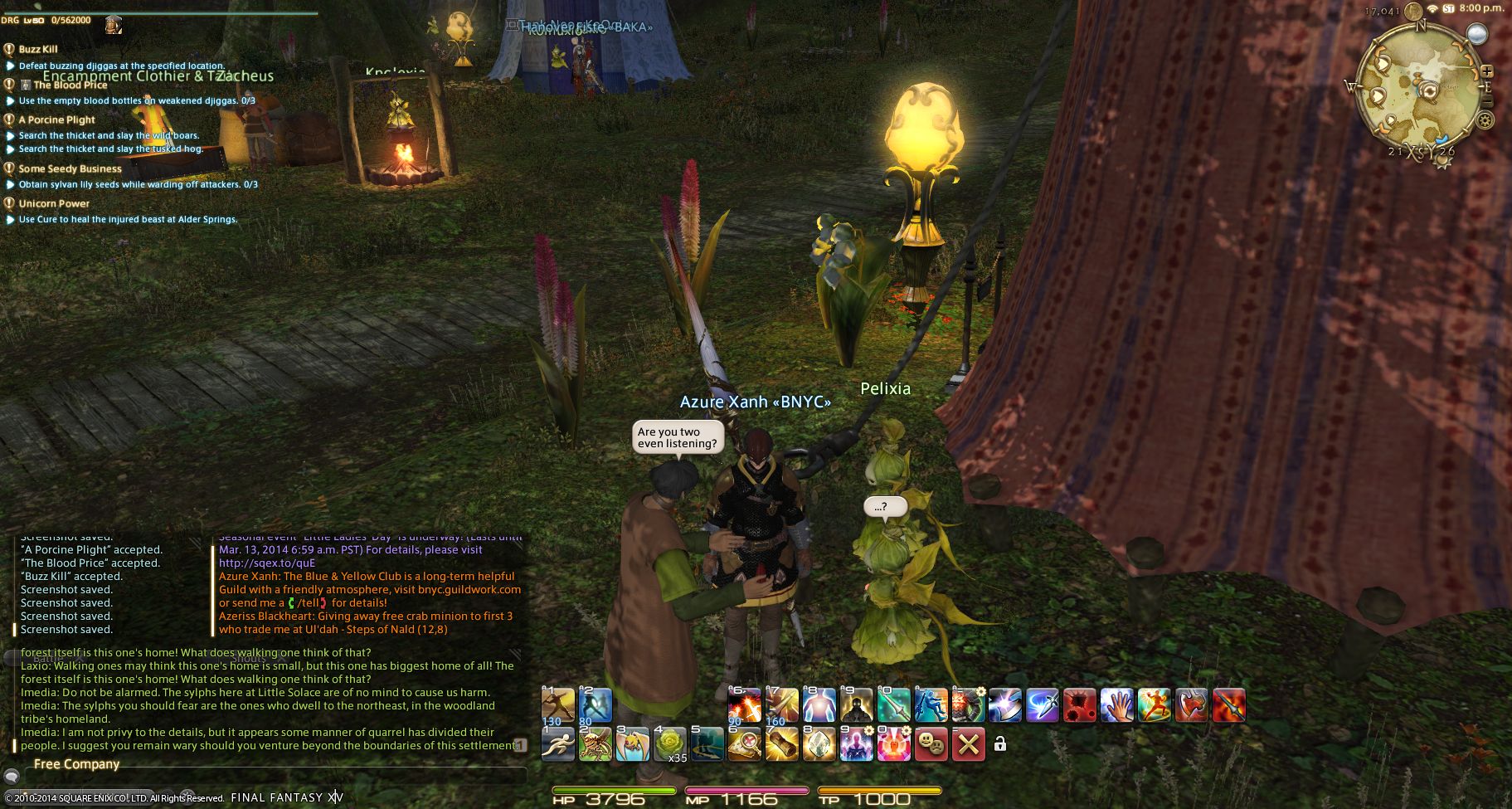This screenshot has width=1512, height=809.
Task: Open minimap settings gear
Action: coord(1485,120)
